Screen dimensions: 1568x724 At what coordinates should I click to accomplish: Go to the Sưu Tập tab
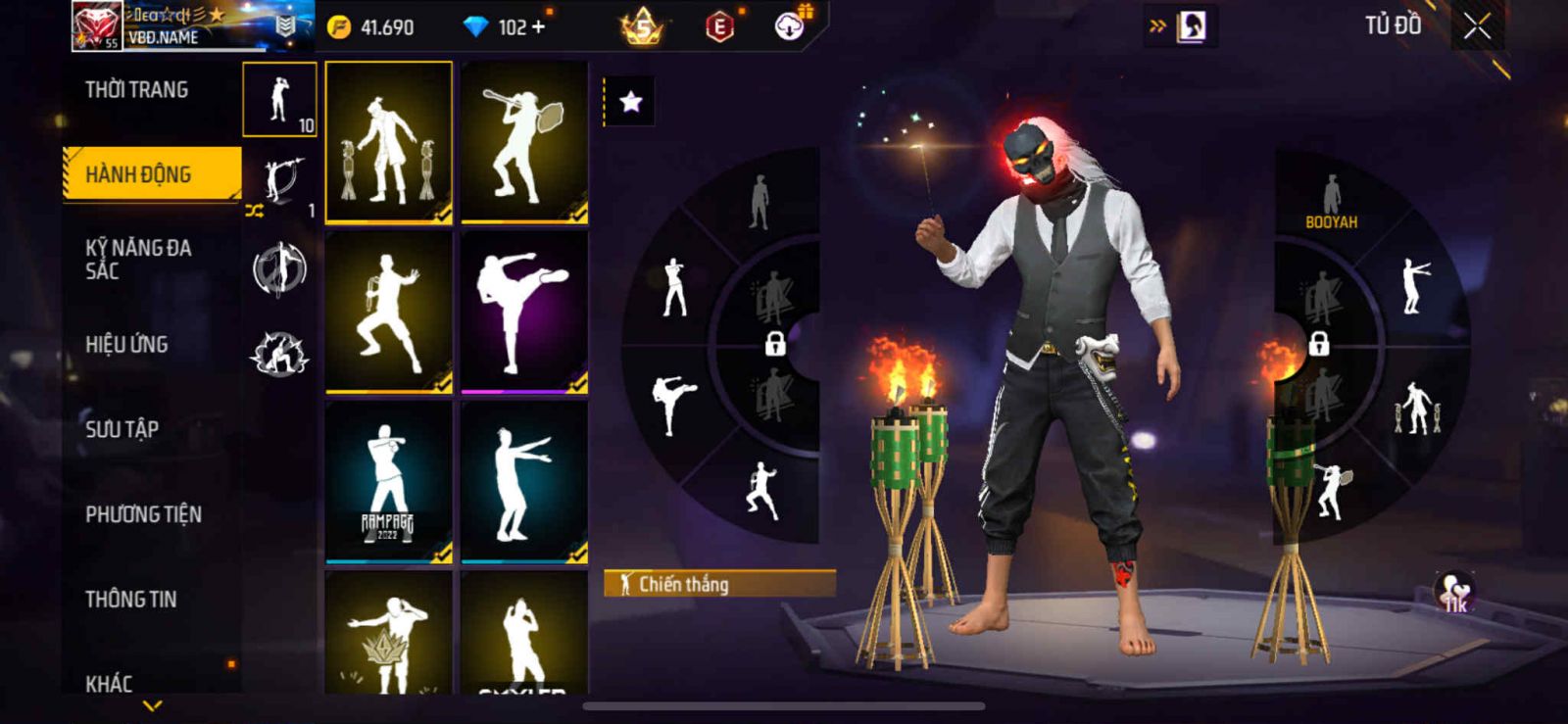point(122,429)
